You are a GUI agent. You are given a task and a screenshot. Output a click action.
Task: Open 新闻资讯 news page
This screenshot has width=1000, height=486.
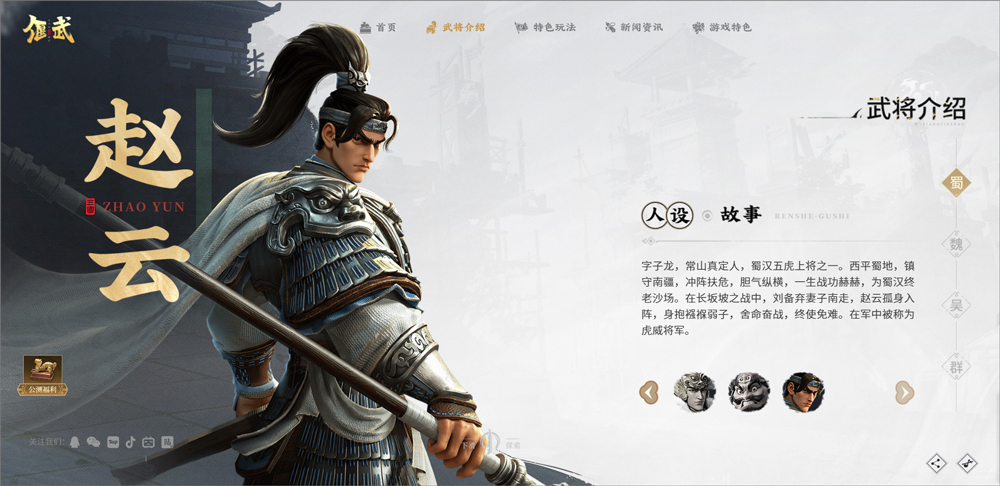tap(633, 27)
